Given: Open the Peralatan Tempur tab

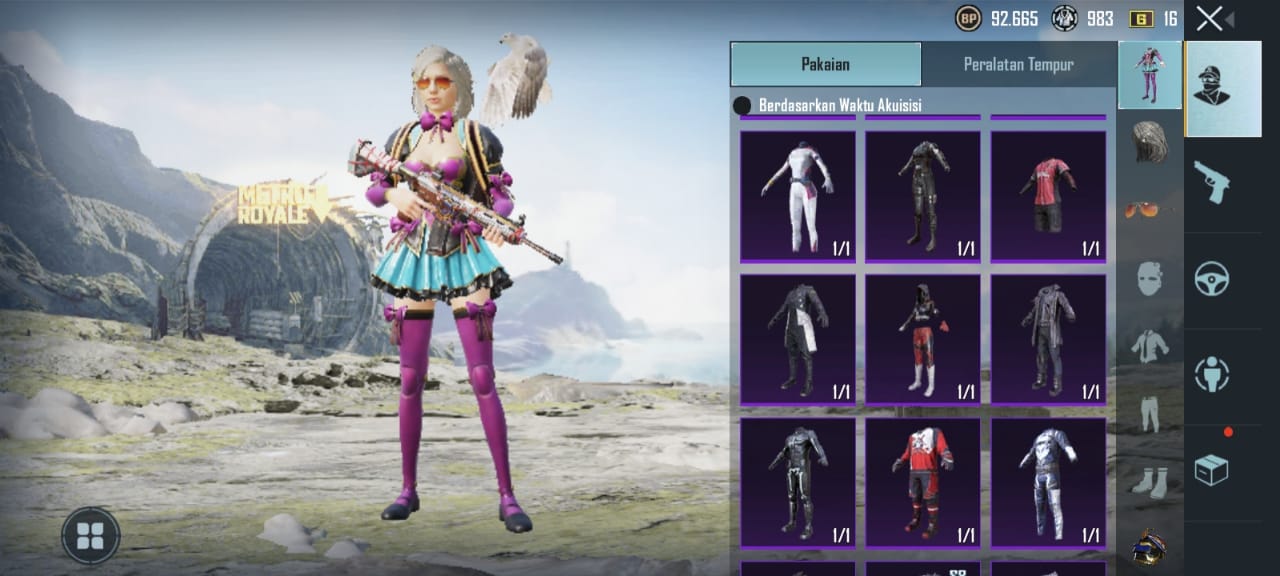Looking at the screenshot, I should 1018,64.
